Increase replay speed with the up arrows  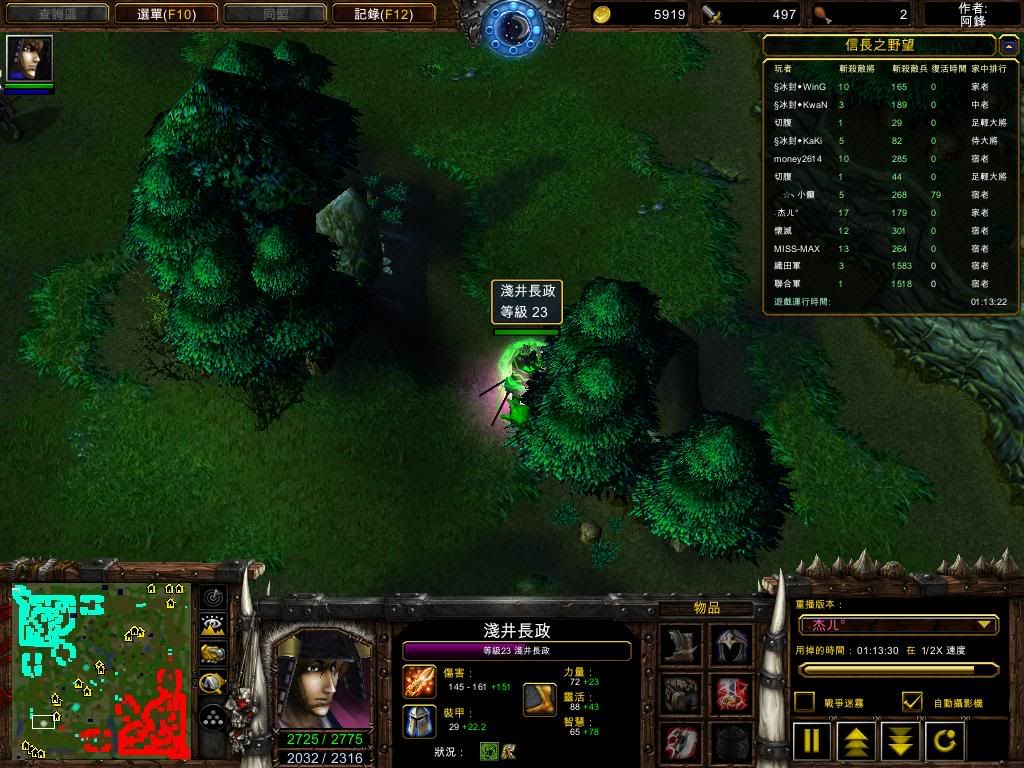pyautogui.click(x=857, y=743)
